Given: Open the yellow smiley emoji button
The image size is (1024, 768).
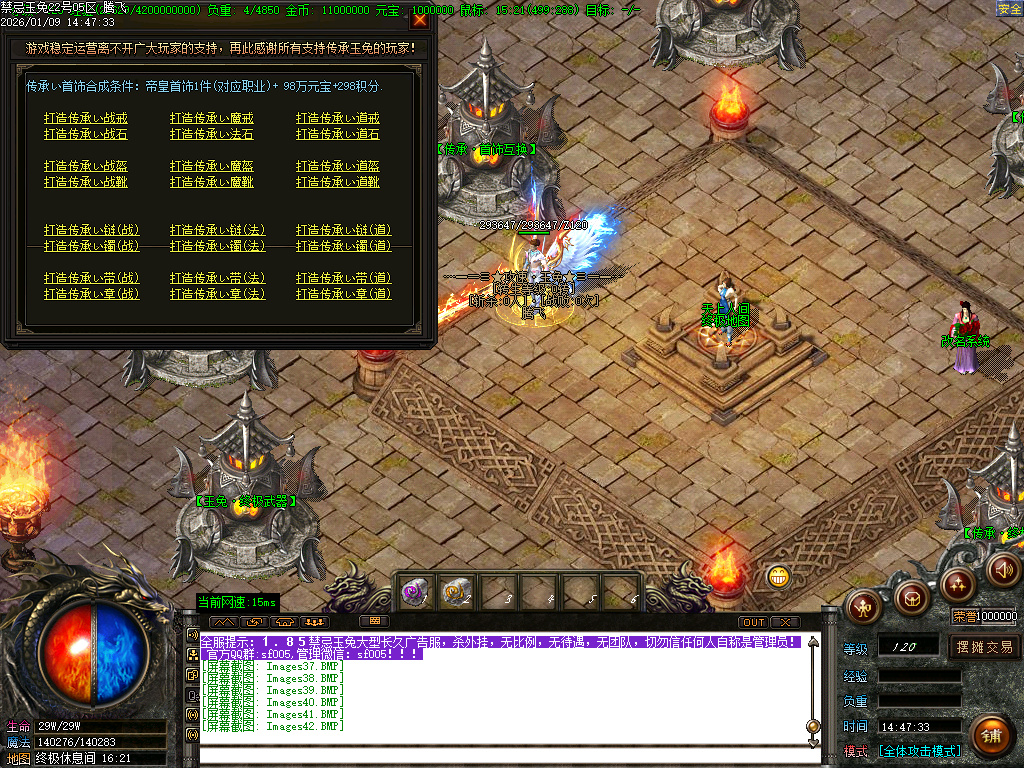Looking at the screenshot, I should (x=779, y=576).
